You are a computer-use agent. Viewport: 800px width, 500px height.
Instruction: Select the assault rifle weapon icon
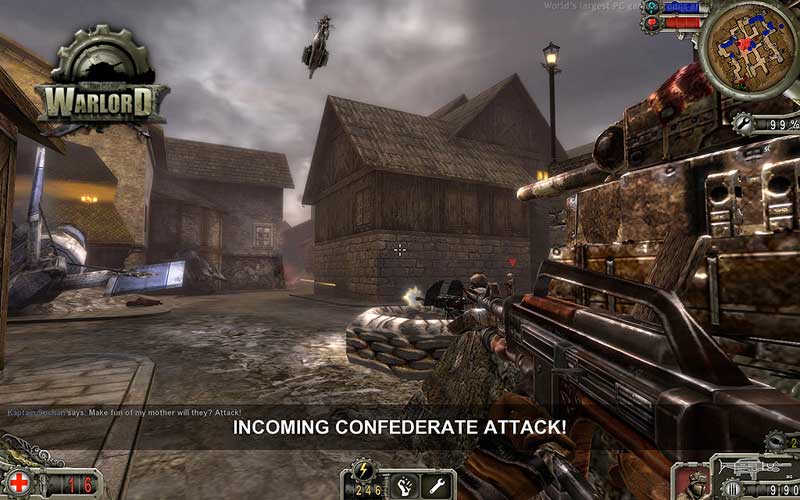pyautogui.click(x=754, y=467)
